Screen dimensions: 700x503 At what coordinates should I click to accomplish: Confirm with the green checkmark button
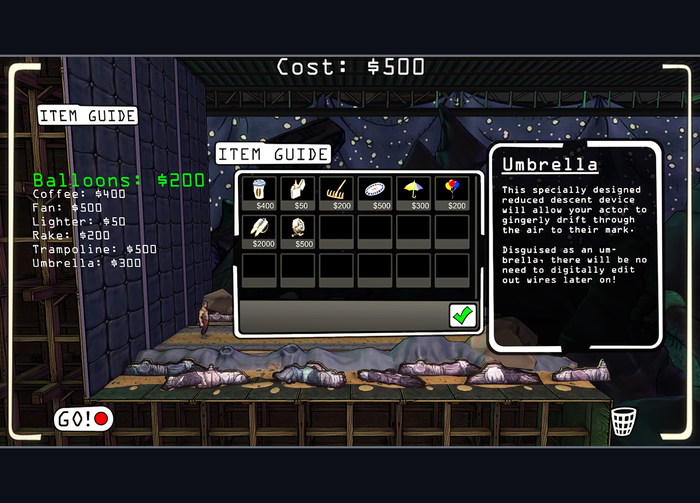[462, 315]
